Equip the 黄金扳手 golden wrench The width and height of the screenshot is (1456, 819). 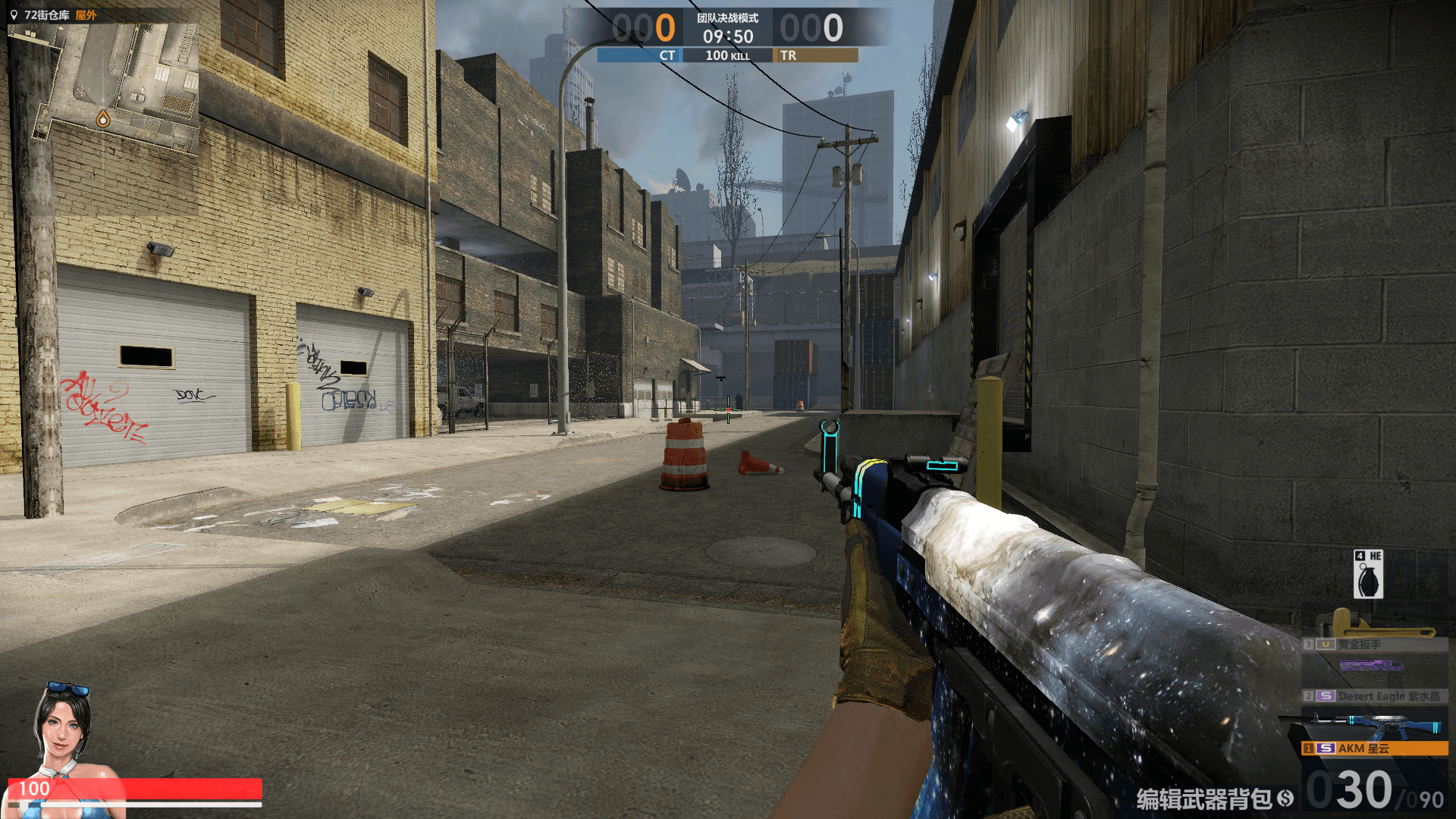1374,644
